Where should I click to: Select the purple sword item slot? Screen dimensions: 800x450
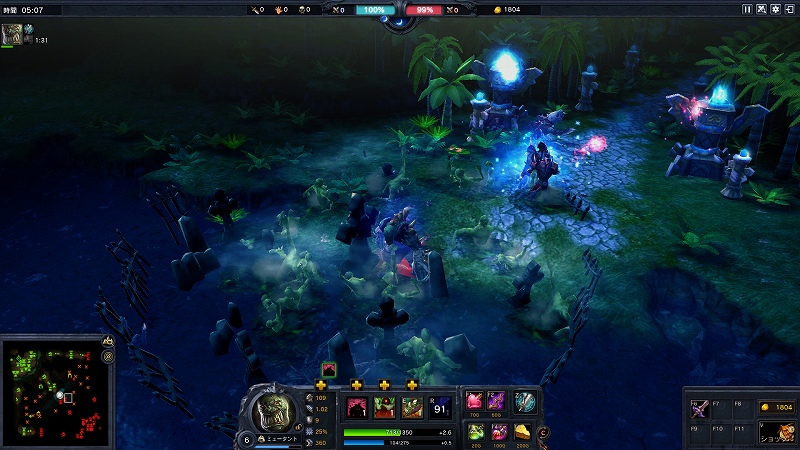699,408
